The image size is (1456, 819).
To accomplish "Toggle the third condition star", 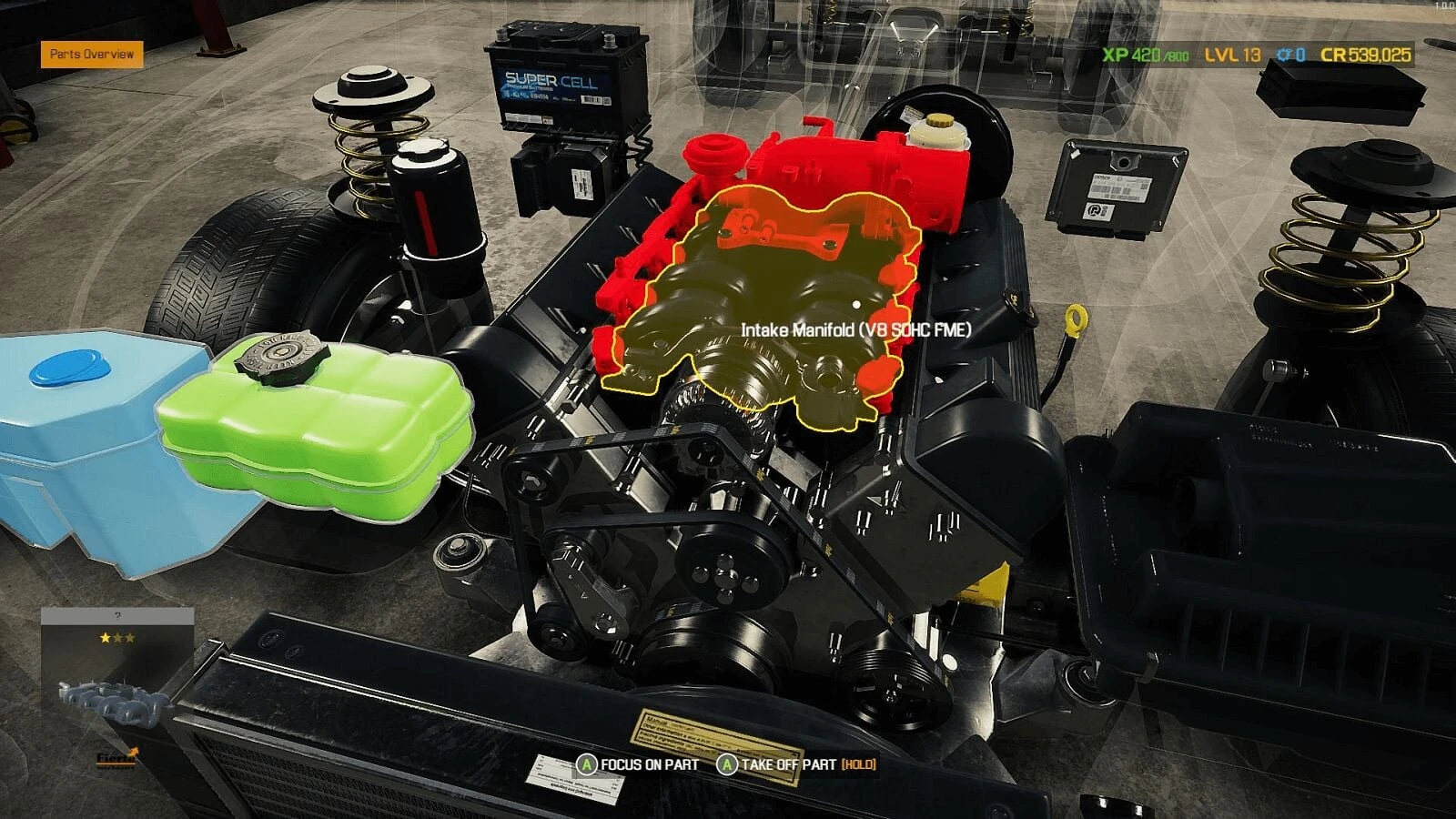I will pyautogui.click(x=130, y=638).
